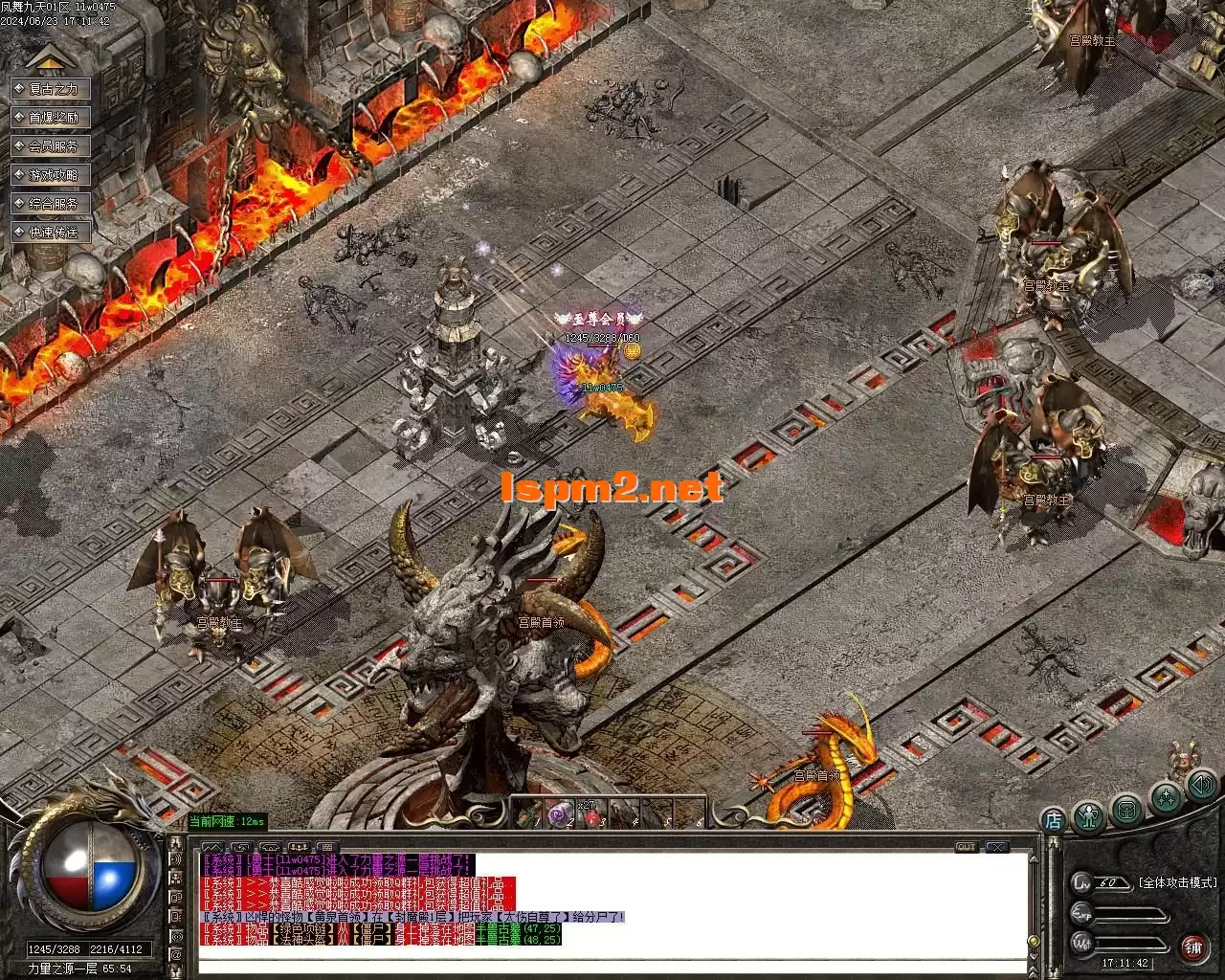Collapse the side menu with the gold arrow
The image size is (1225, 980).
(47, 59)
